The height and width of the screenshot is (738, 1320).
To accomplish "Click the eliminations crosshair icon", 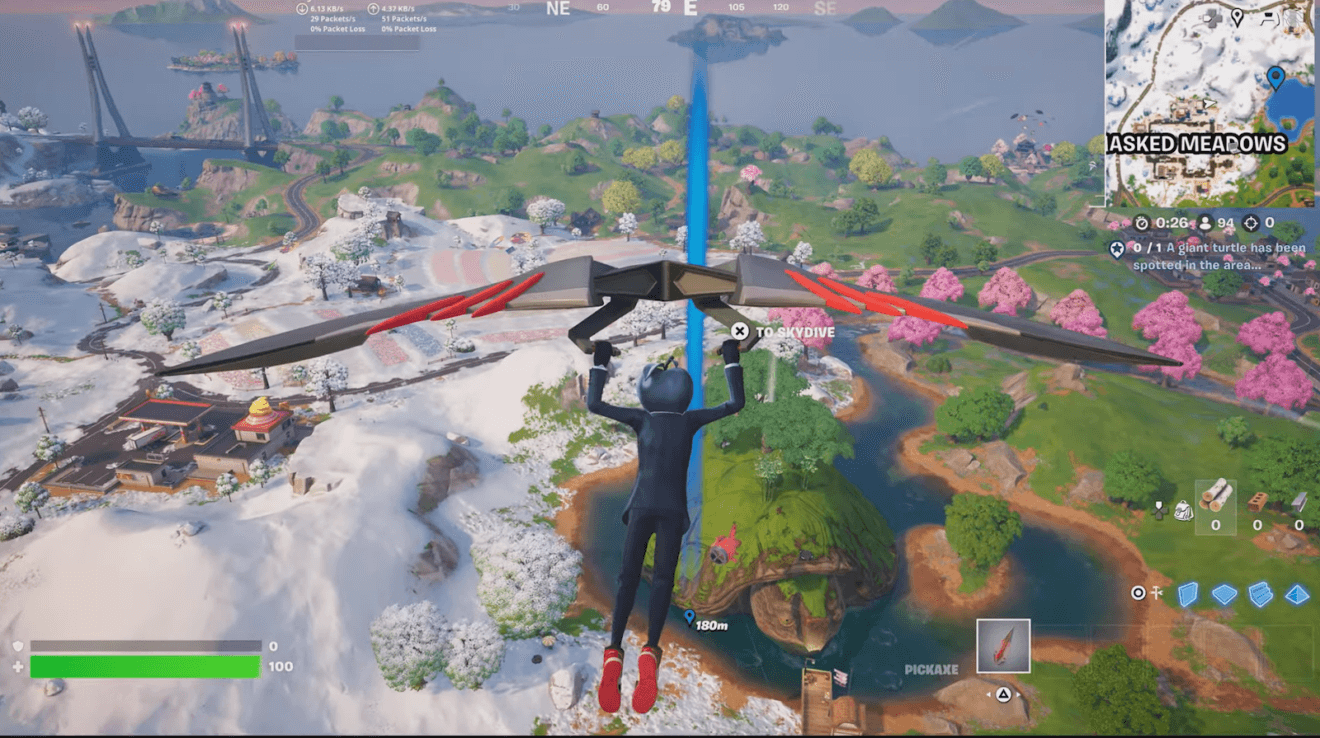I will (1250, 223).
